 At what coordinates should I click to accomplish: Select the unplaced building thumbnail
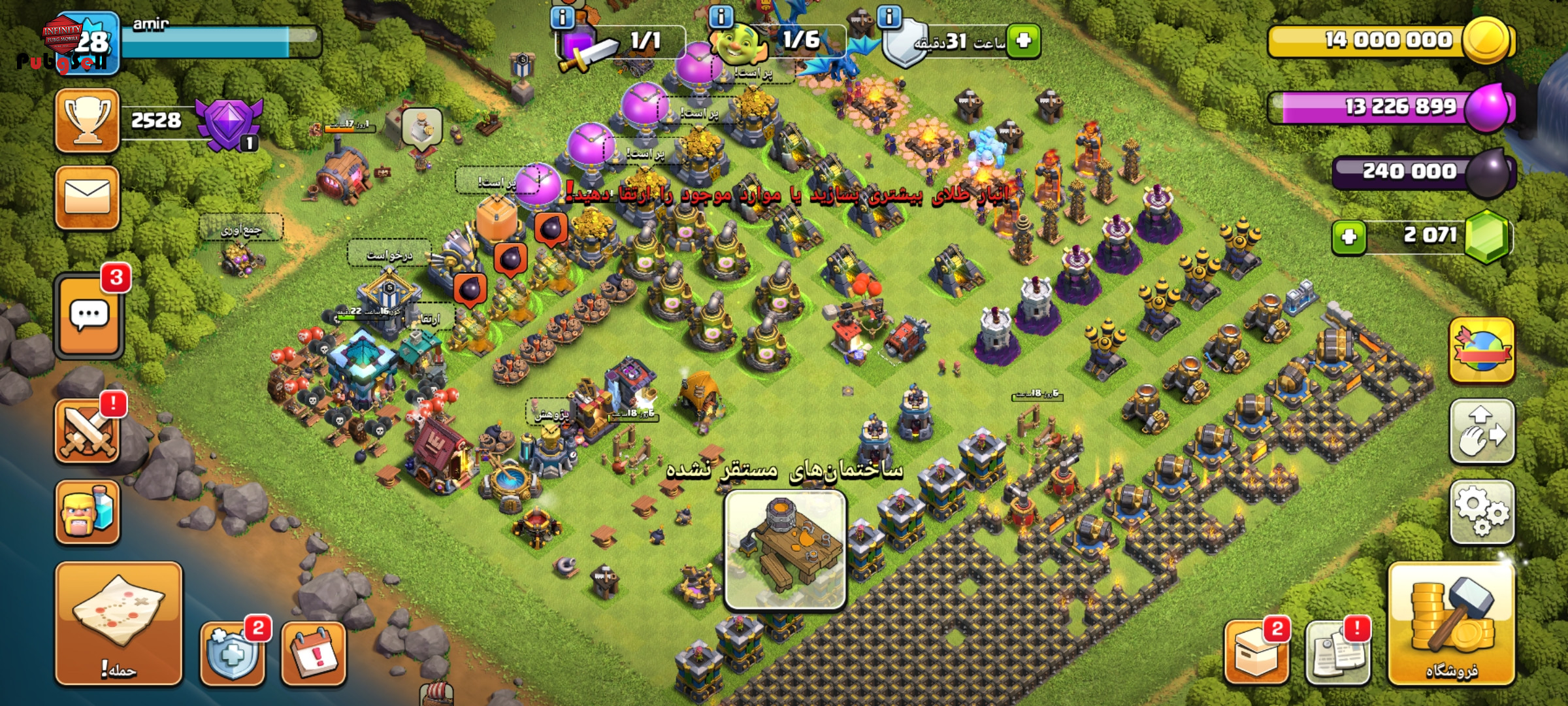(x=785, y=550)
